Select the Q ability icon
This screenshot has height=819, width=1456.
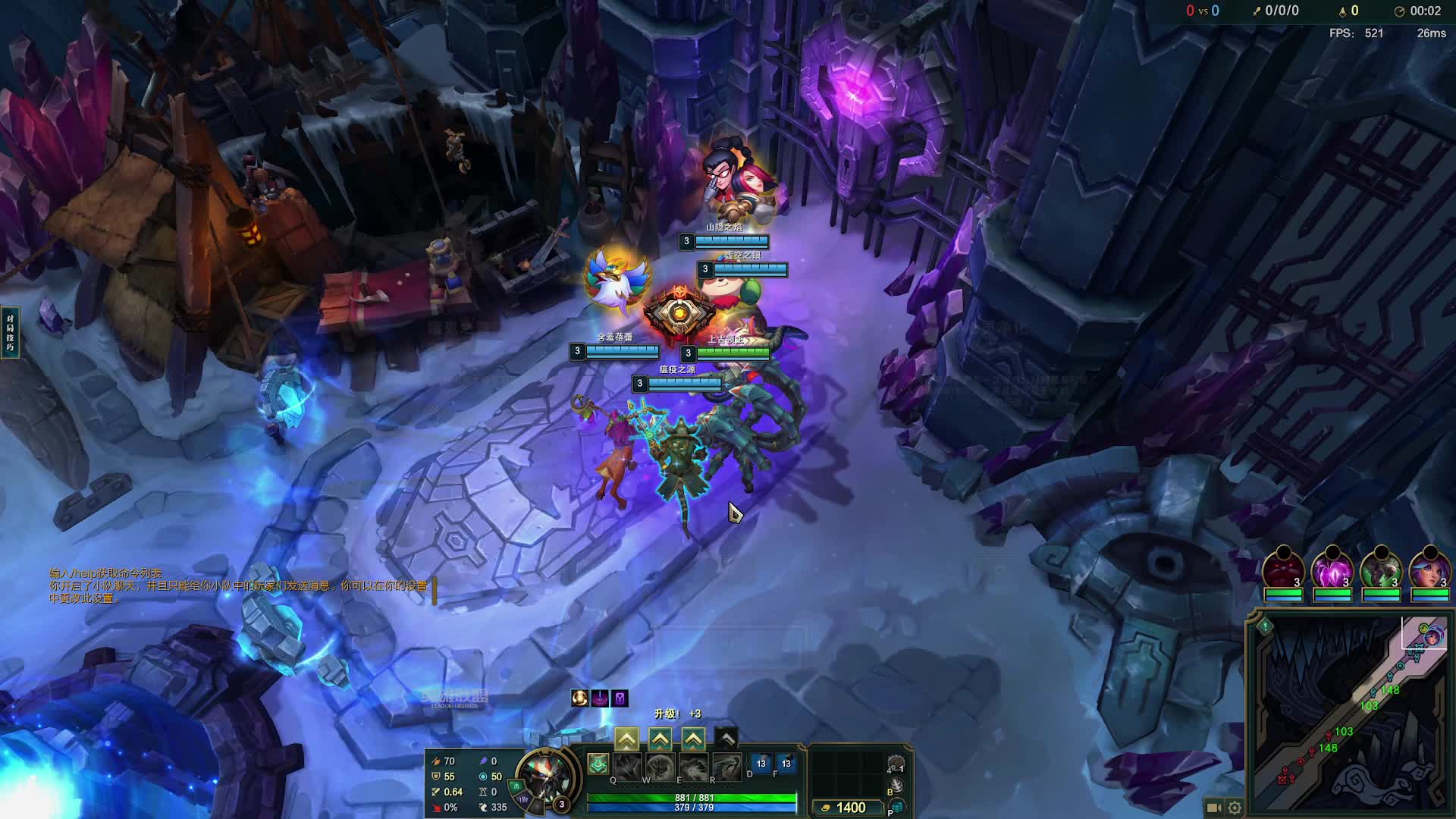[x=628, y=767]
